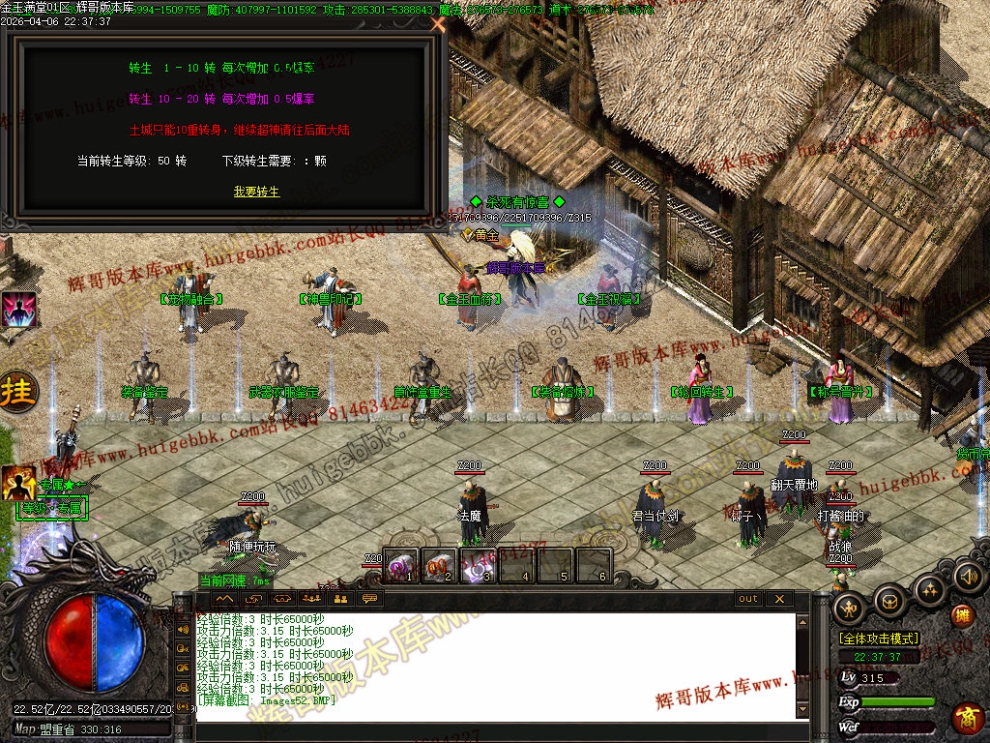Click the chat scrollbar up arrow
This screenshot has width=990, height=743.
pos(802,621)
